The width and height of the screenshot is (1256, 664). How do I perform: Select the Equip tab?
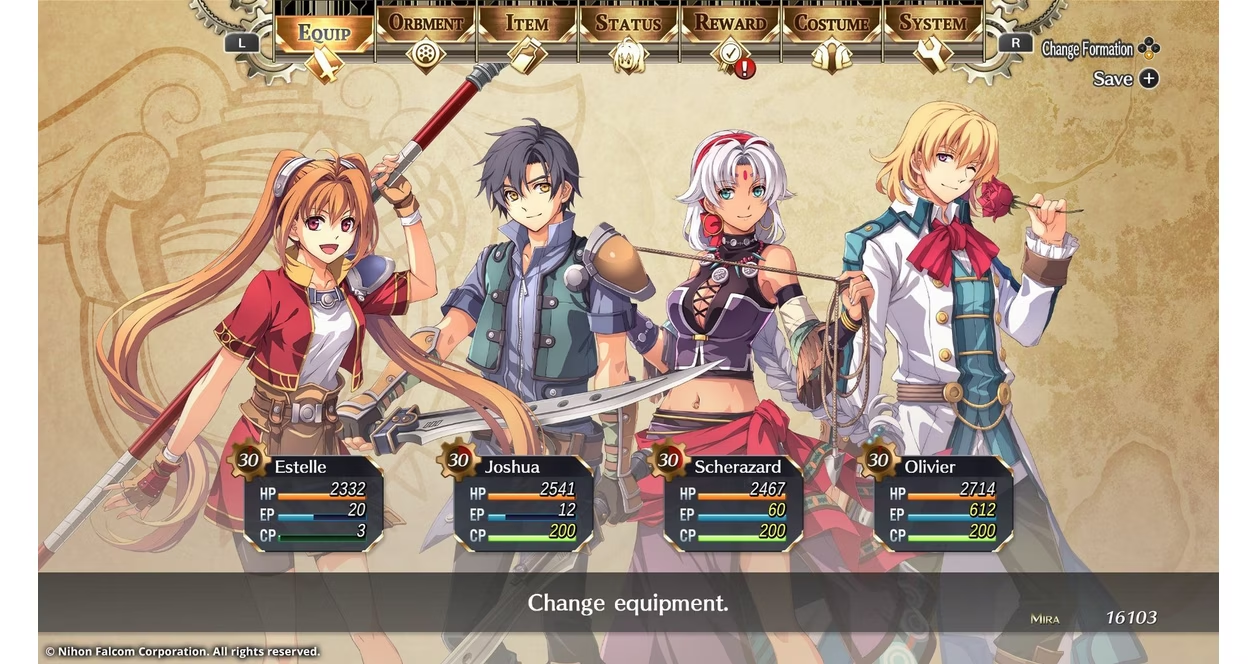(324, 33)
